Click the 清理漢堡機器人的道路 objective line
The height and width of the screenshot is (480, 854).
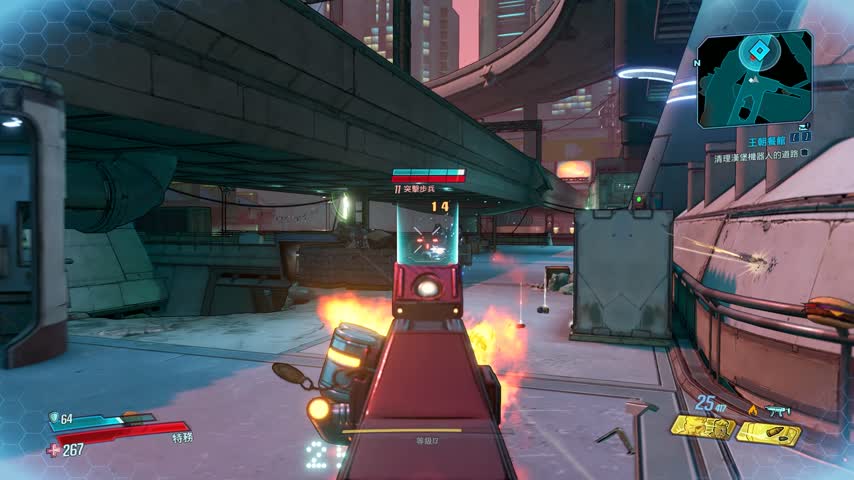tap(755, 158)
